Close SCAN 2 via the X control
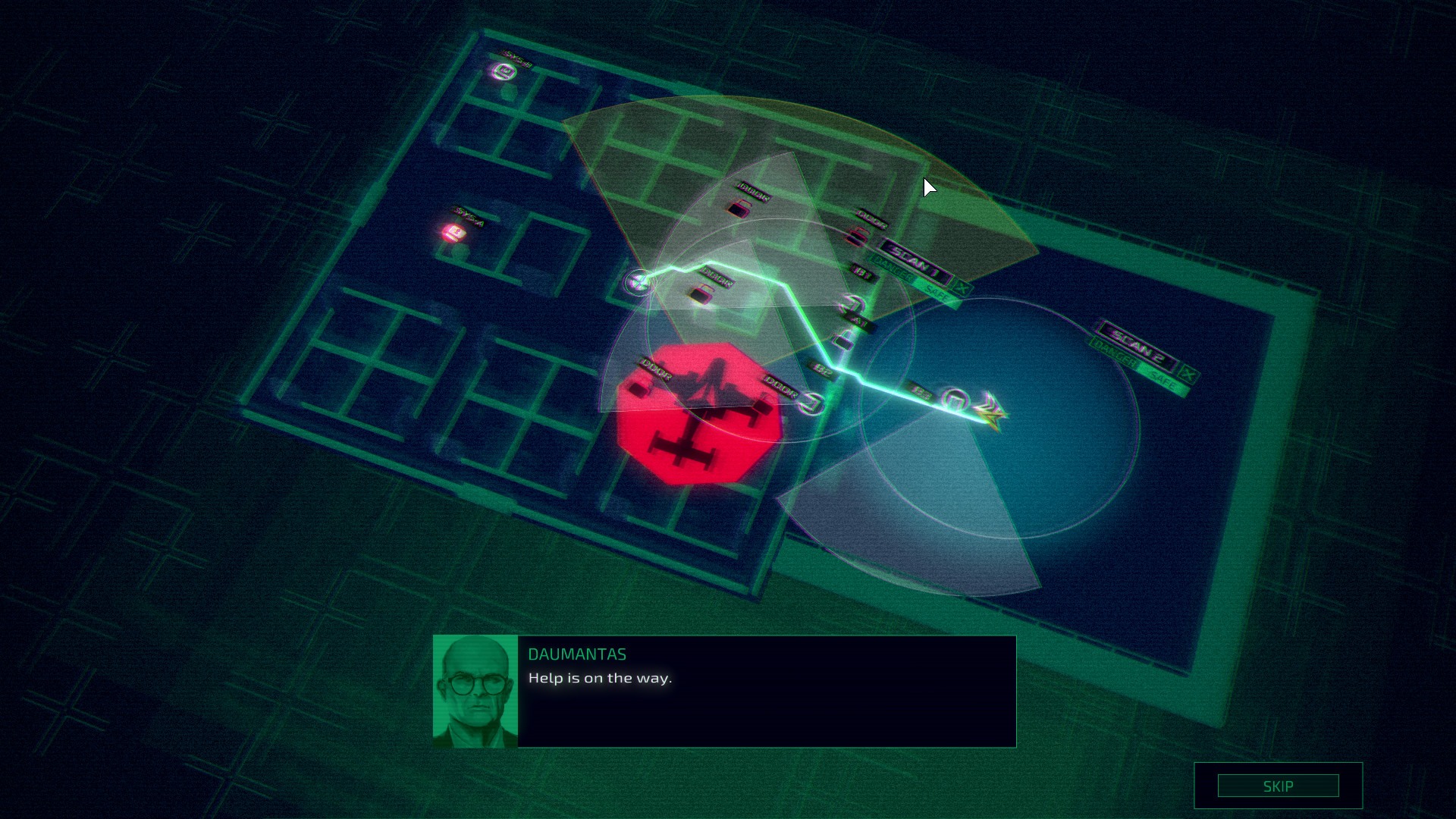Screen dimensions: 1456x819 pos(1188,373)
